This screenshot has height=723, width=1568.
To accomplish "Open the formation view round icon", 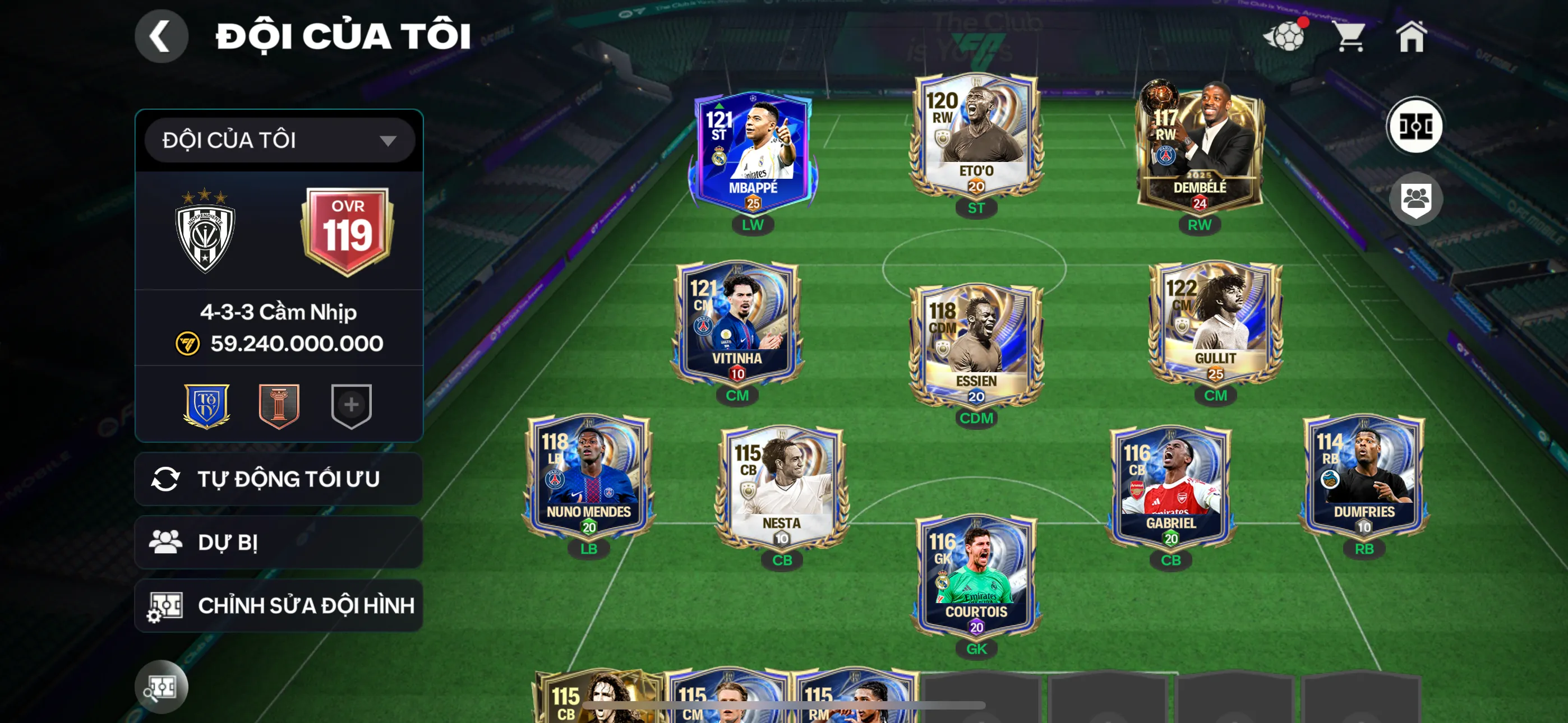I will point(1414,127).
